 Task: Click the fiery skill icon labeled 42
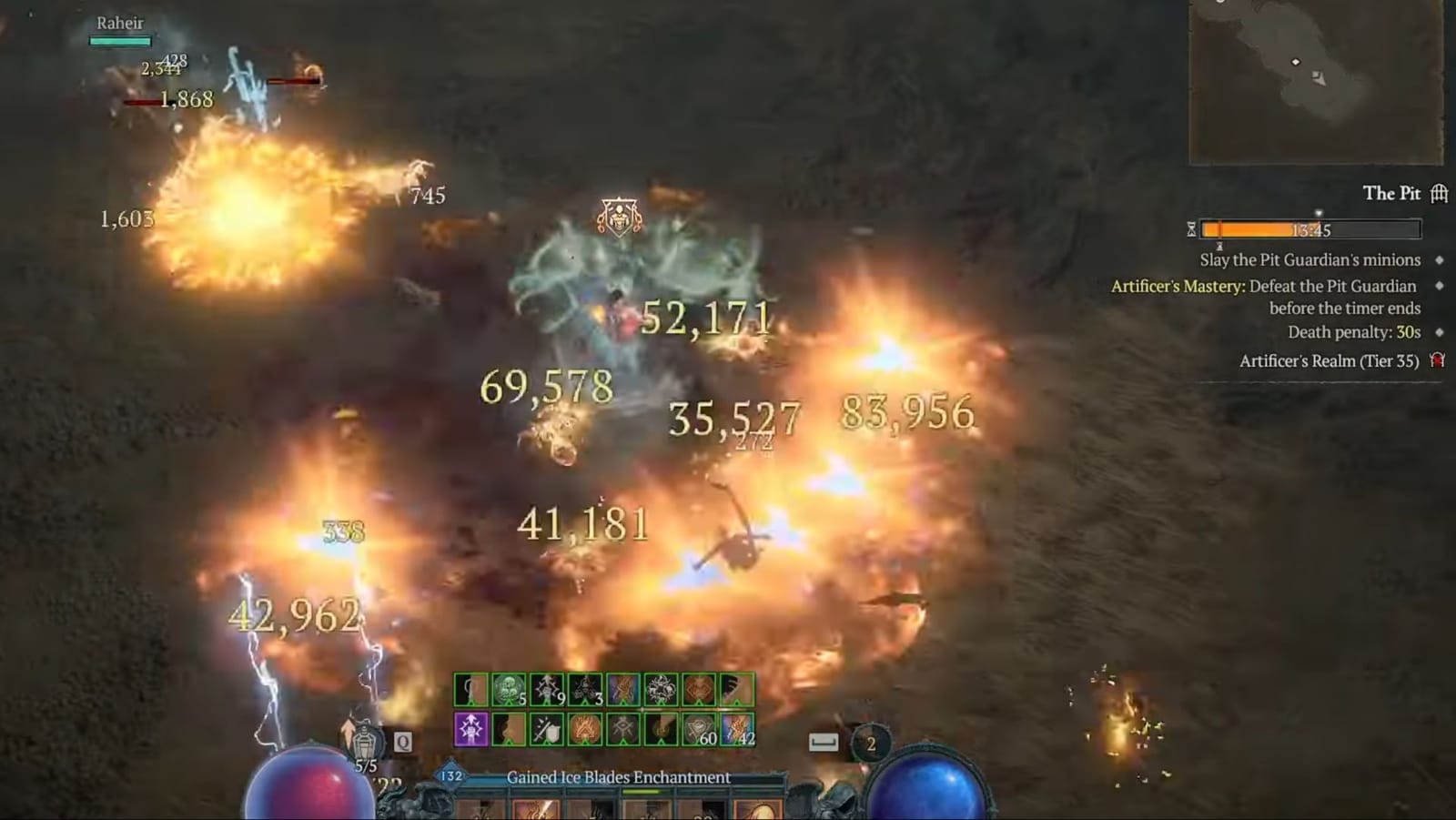click(x=737, y=729)
